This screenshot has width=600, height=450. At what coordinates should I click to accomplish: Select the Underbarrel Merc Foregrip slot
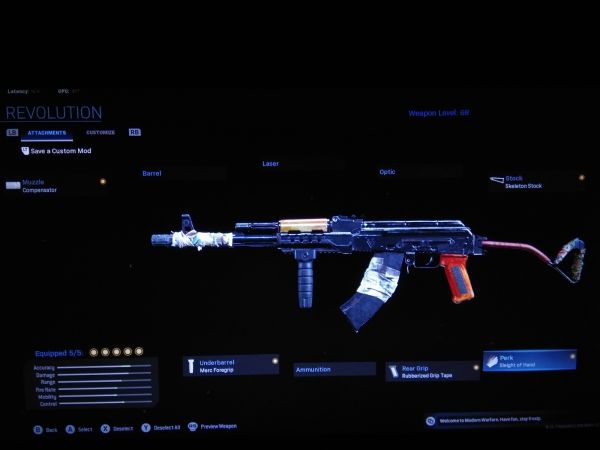232,366
